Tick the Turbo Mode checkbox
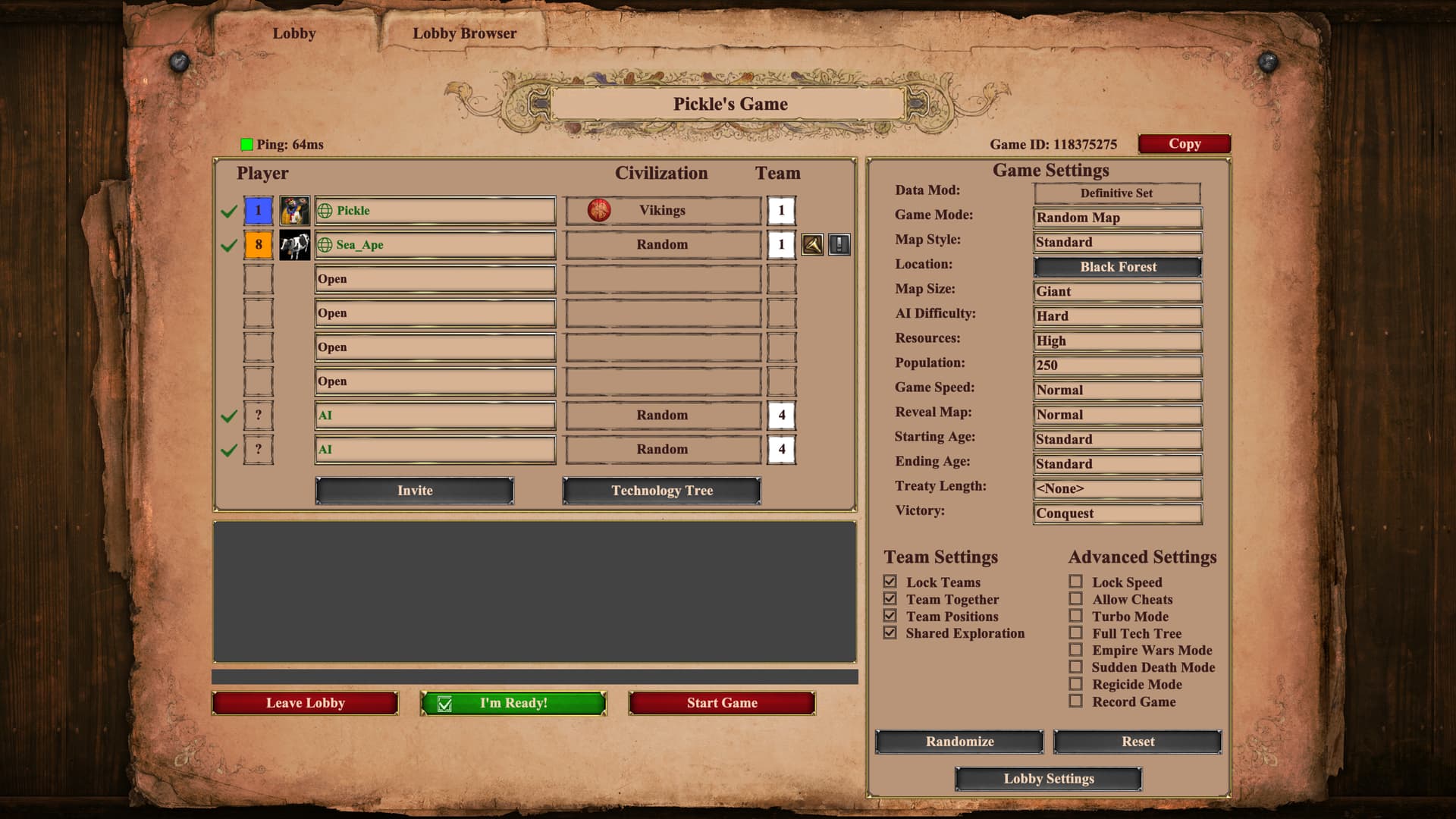This screenshot has height=819, width=1456. [1075, 616]
